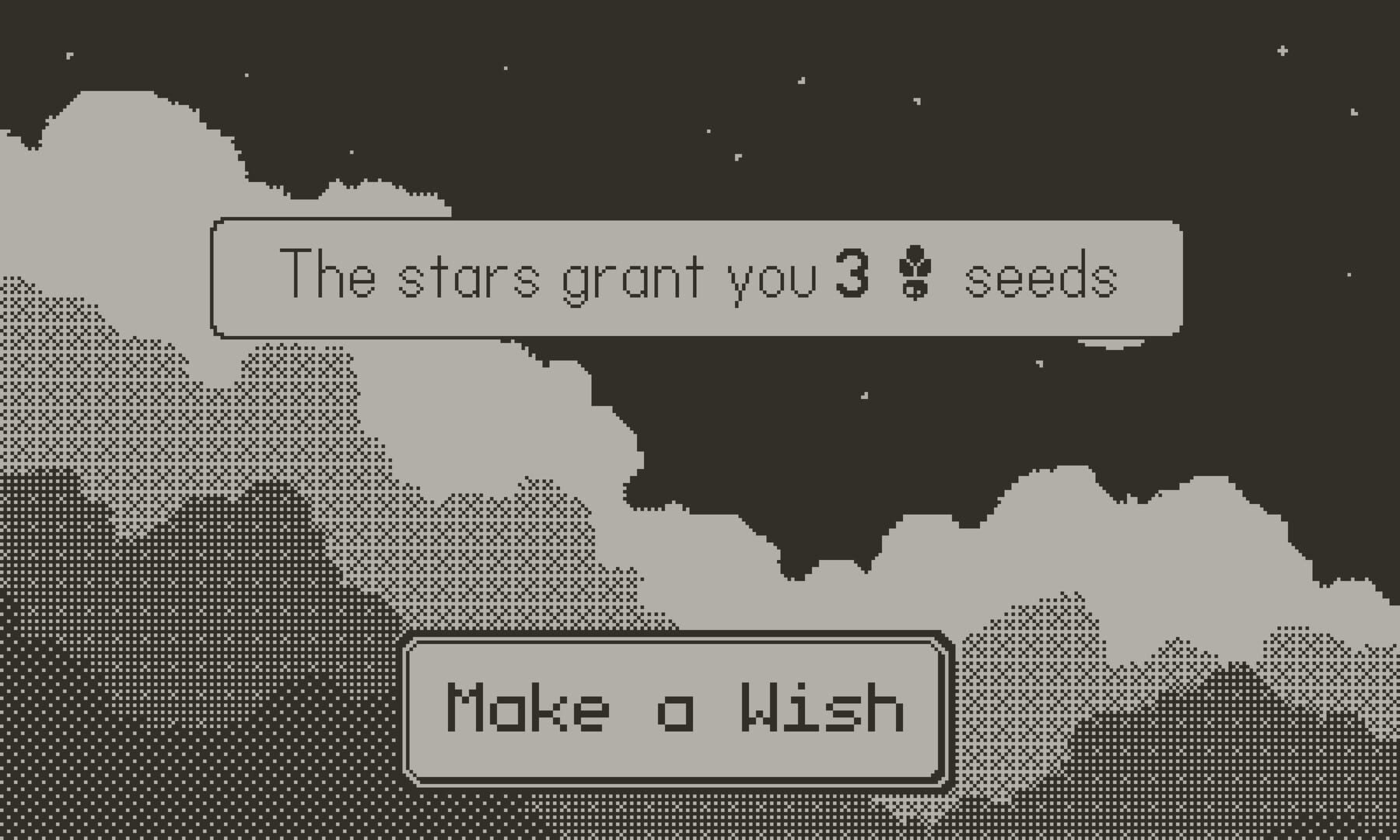The height and width of the screenshot is (840, 1400).
Task: Click the star twinkling on the far right
Action: click(x=1353, y=112)
